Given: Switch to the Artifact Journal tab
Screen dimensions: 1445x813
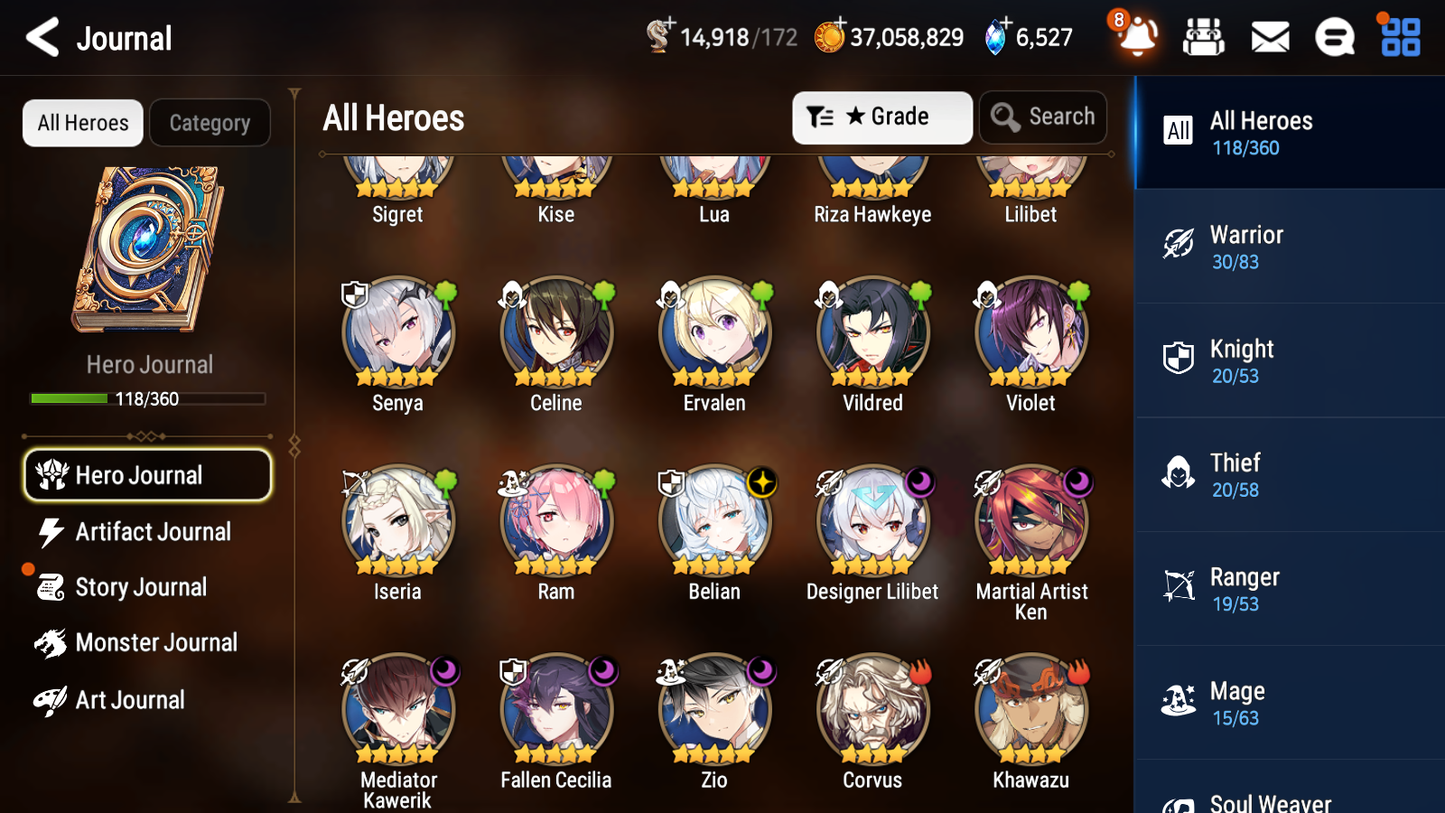Looking at the screenshot, I should click(152, 532).
